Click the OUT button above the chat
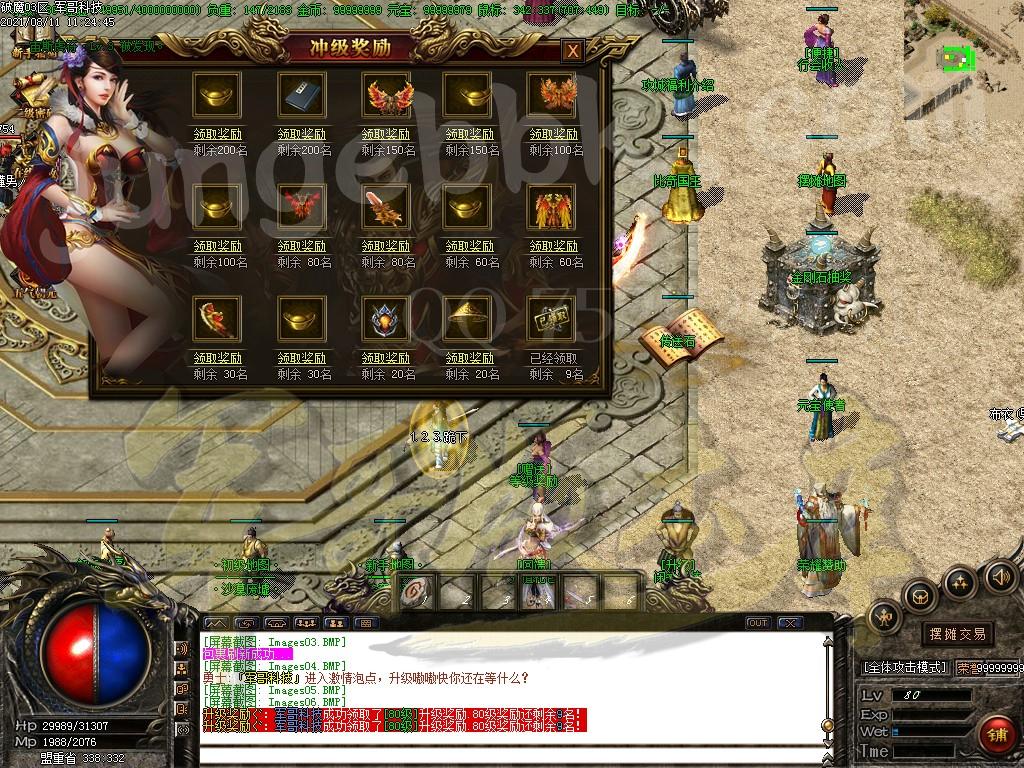This screenshot has width=1024, height=768. (x=758, y=623)
